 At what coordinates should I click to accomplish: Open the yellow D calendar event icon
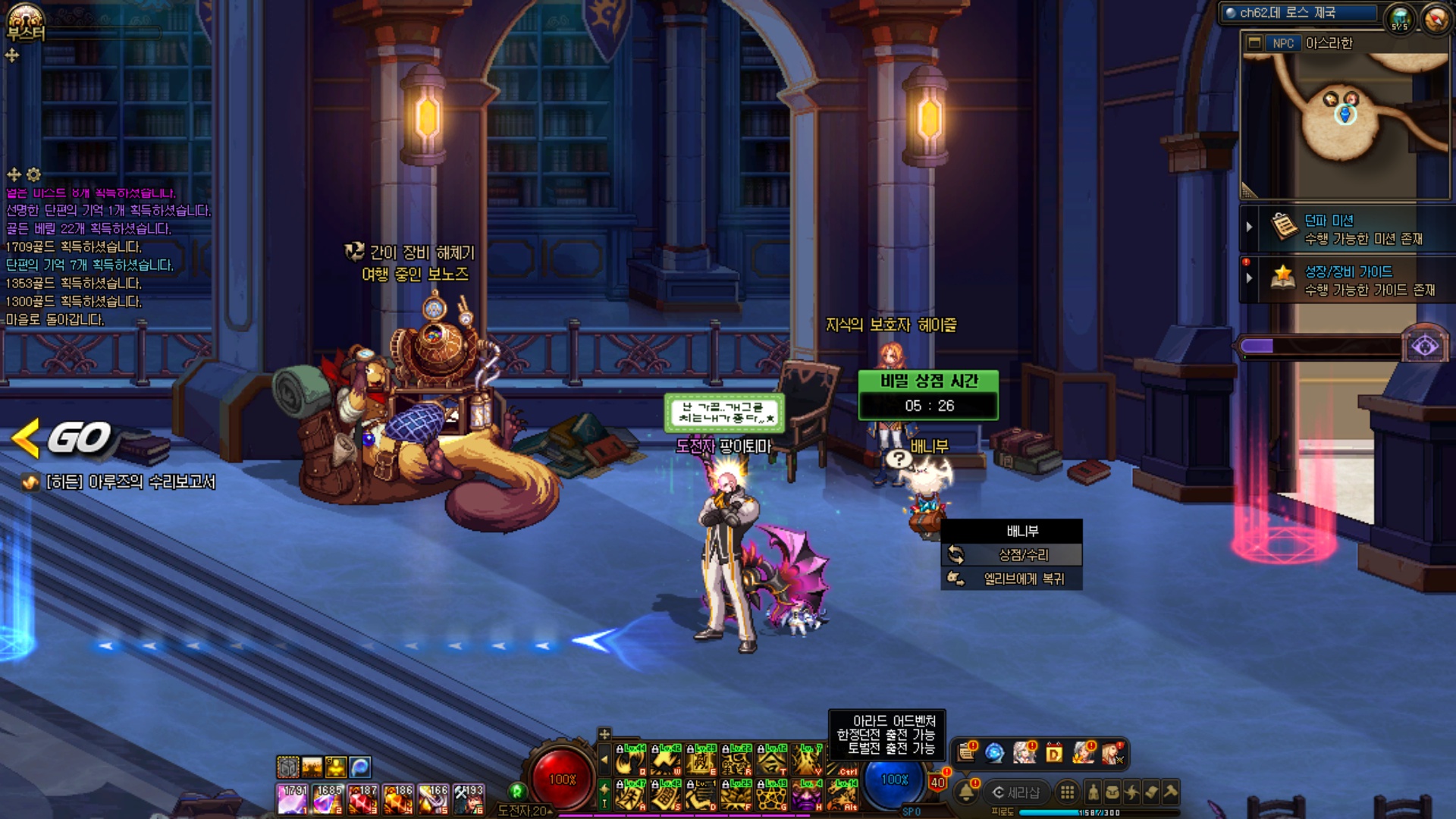pyautogui.click(x=1054, y=753)
